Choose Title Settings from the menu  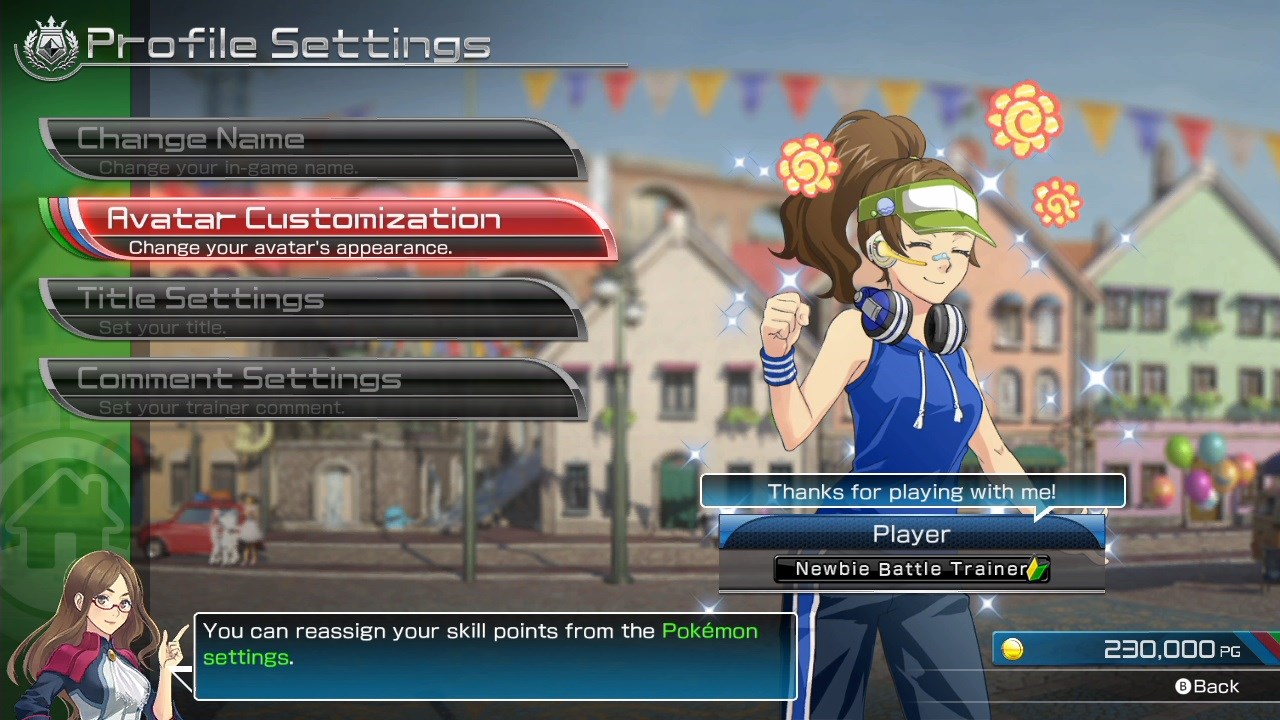[x=310, y=309]
